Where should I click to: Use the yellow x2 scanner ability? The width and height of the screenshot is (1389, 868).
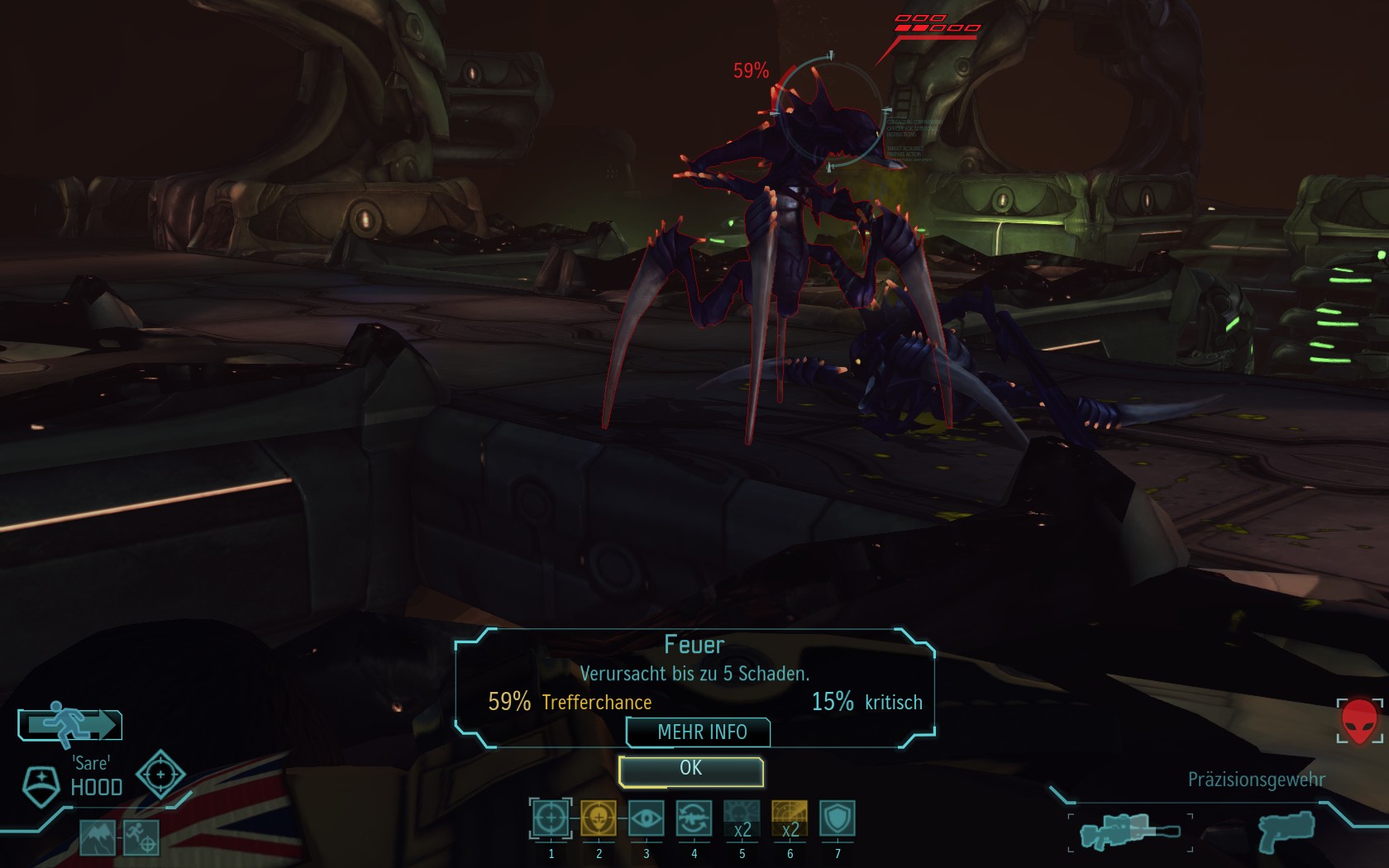click(x=790, y=819)
